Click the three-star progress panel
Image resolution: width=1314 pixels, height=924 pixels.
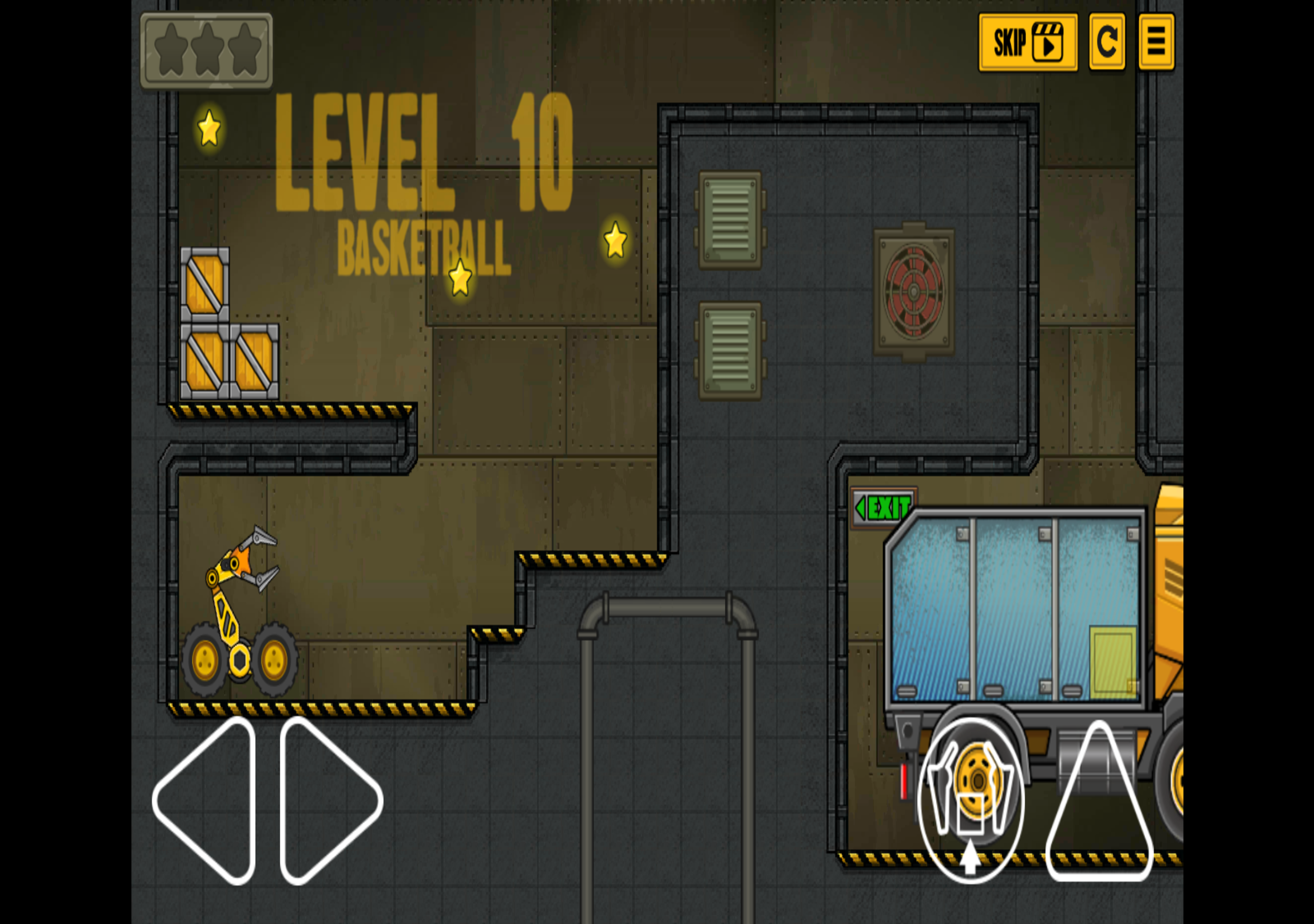208,49
